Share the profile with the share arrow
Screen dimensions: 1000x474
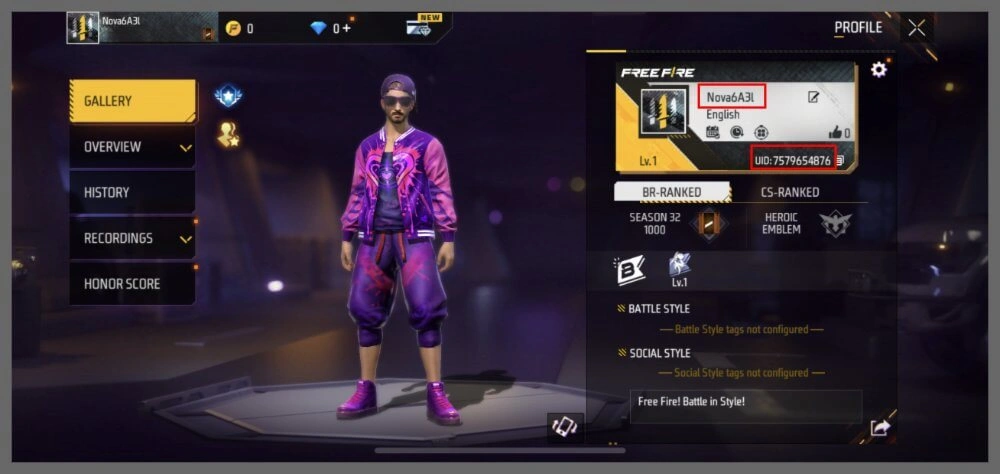coord(880,428)
